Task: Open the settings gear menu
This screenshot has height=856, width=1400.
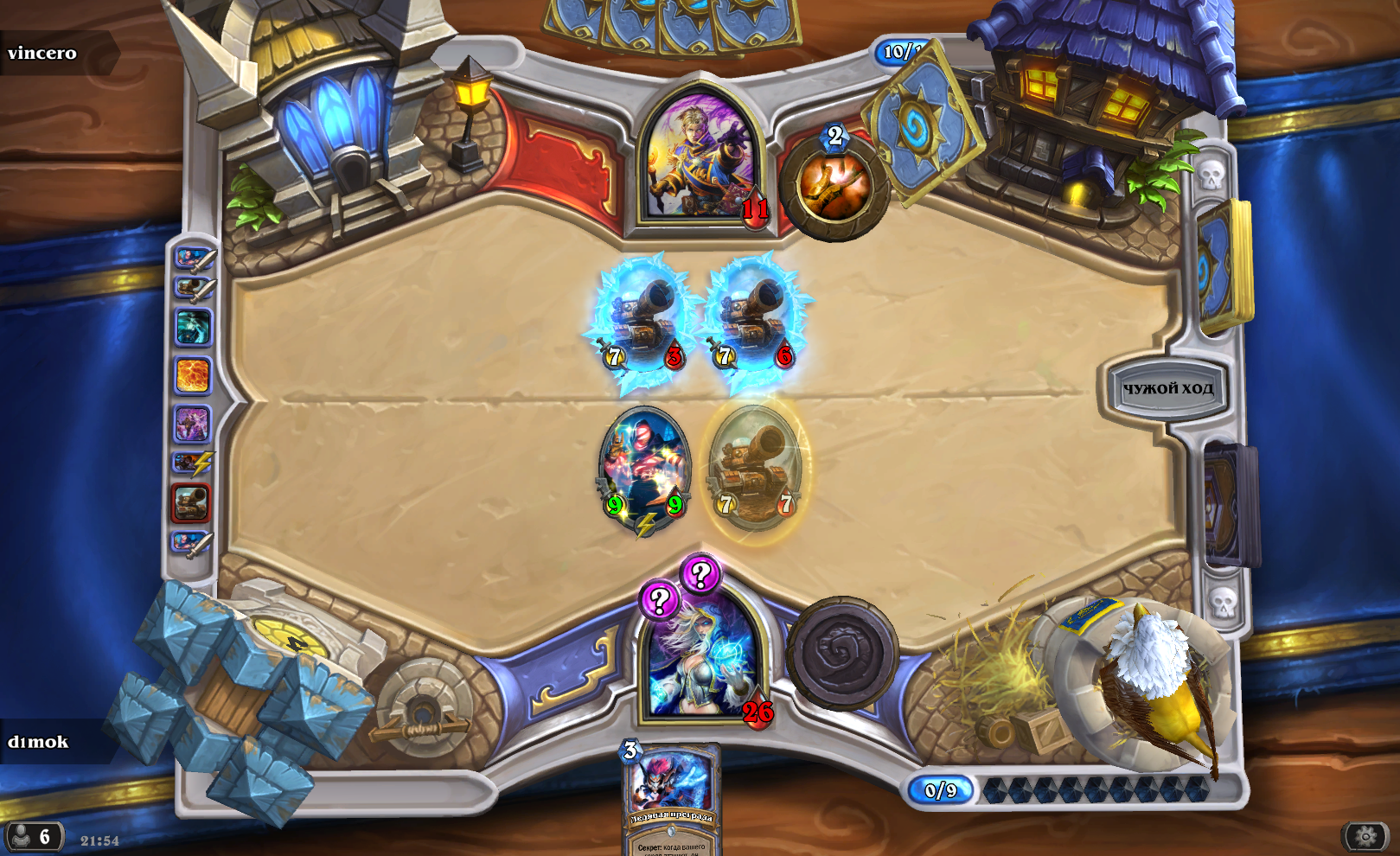Action: [1365, 836]
